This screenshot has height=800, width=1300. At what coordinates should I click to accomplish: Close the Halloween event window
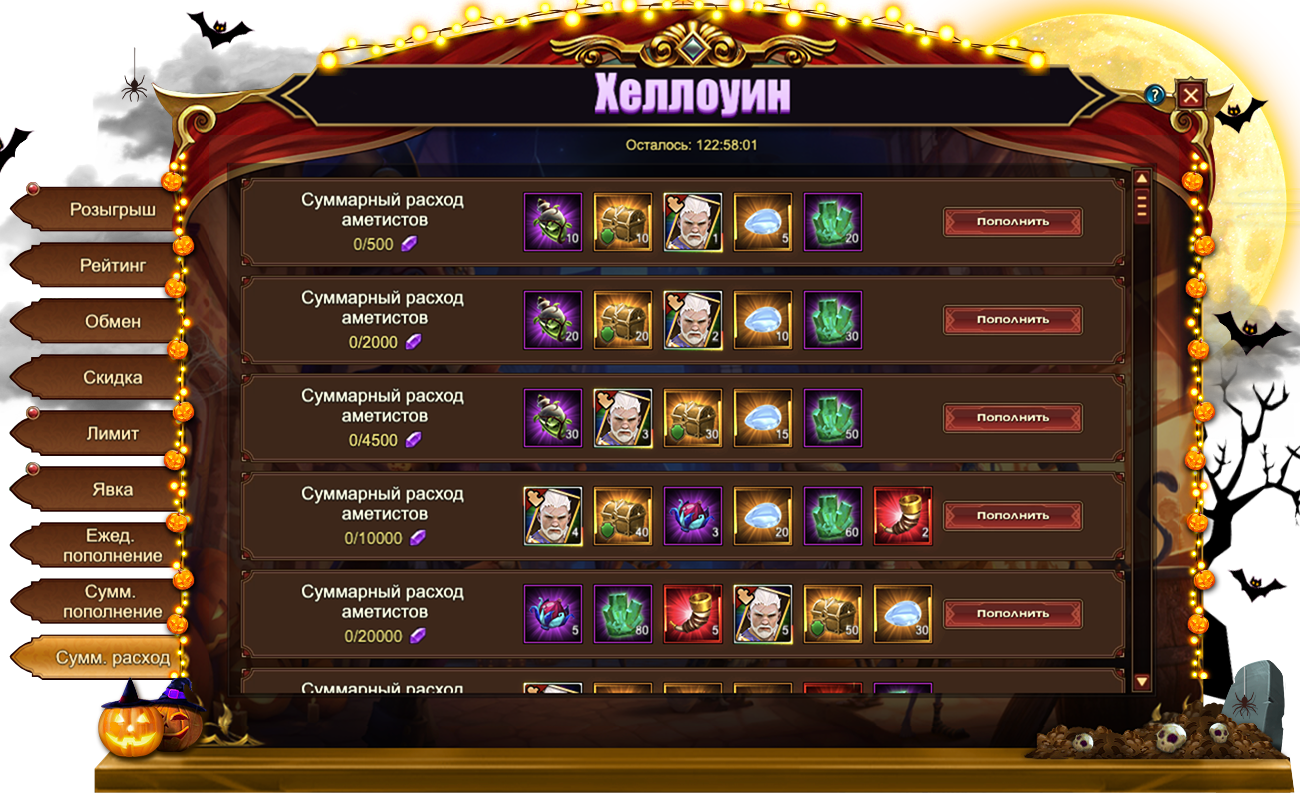(x=1190, y=95)
